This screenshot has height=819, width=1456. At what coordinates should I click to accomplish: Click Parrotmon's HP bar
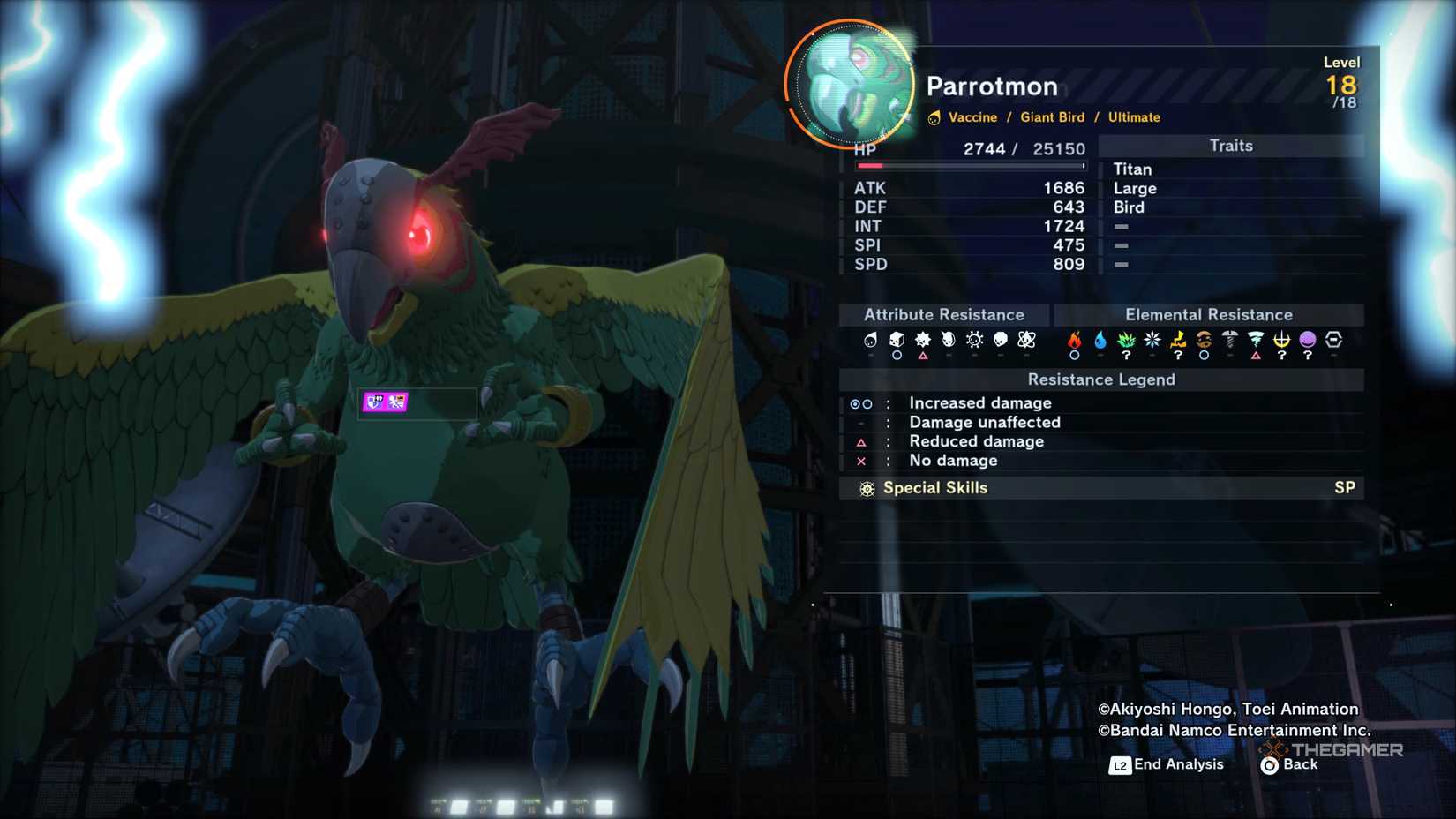[x=971, y=166]
